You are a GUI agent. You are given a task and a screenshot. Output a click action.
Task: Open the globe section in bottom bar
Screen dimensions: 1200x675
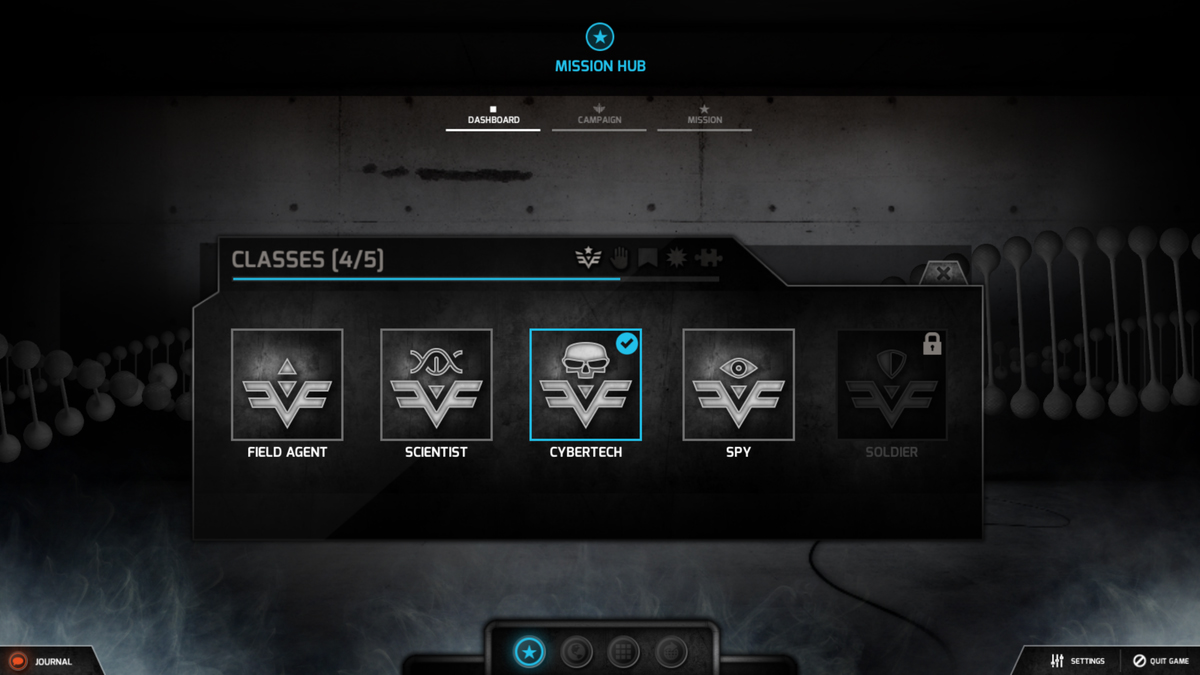576,653
